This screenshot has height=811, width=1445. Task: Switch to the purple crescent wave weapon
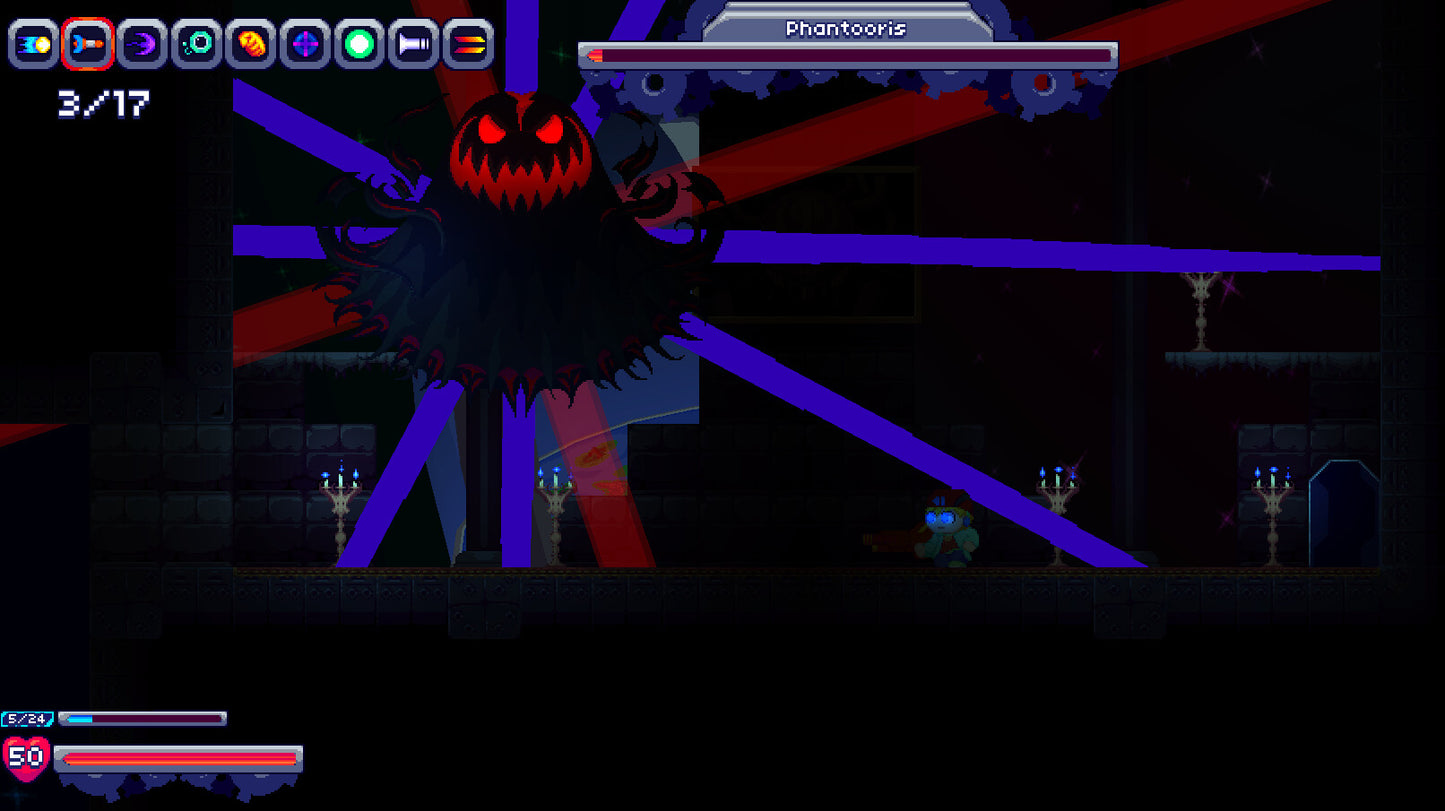[x=142, y=45]
